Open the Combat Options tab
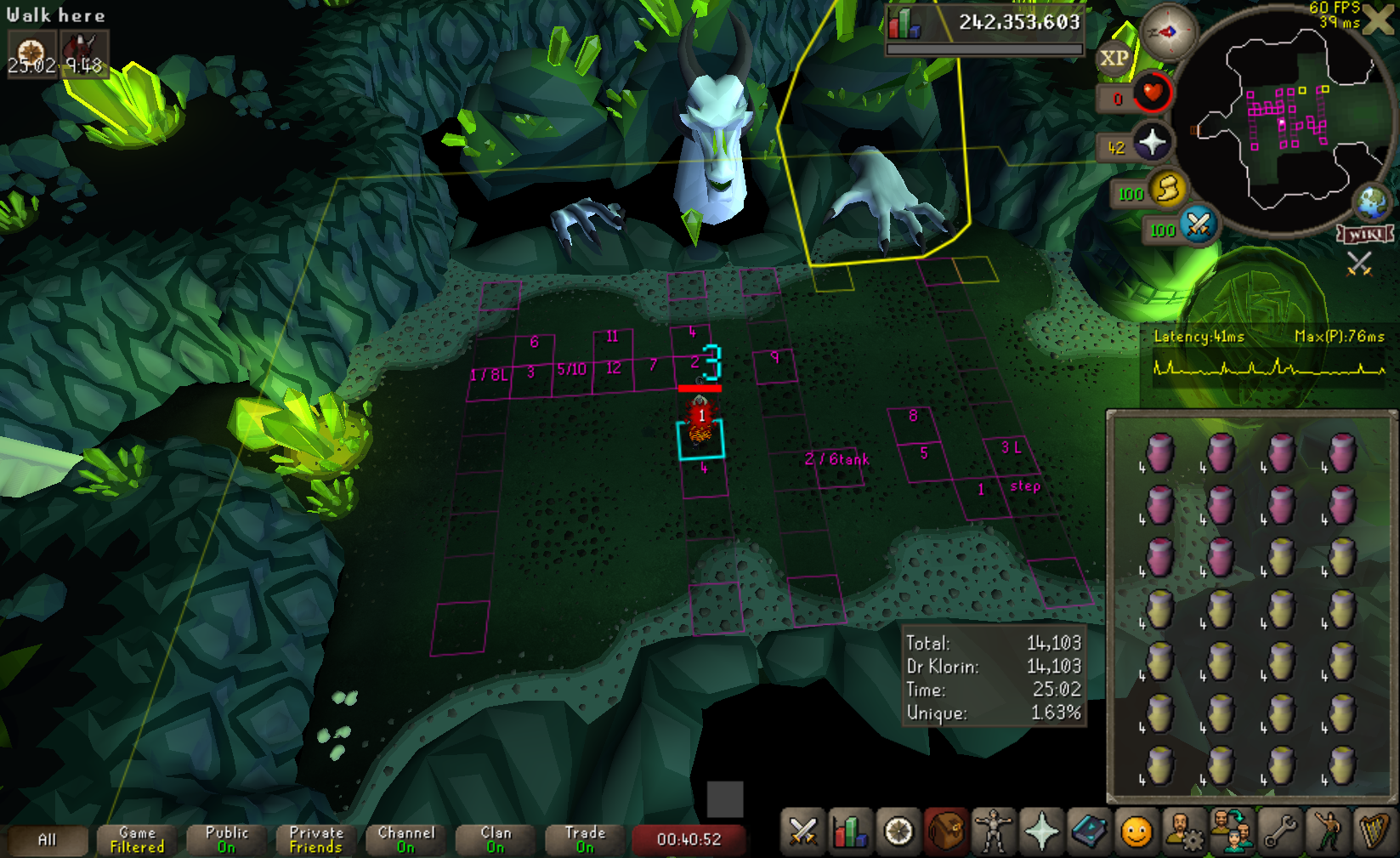The width and height of the screenshot is (1400, 858). [x=802, y=832]
